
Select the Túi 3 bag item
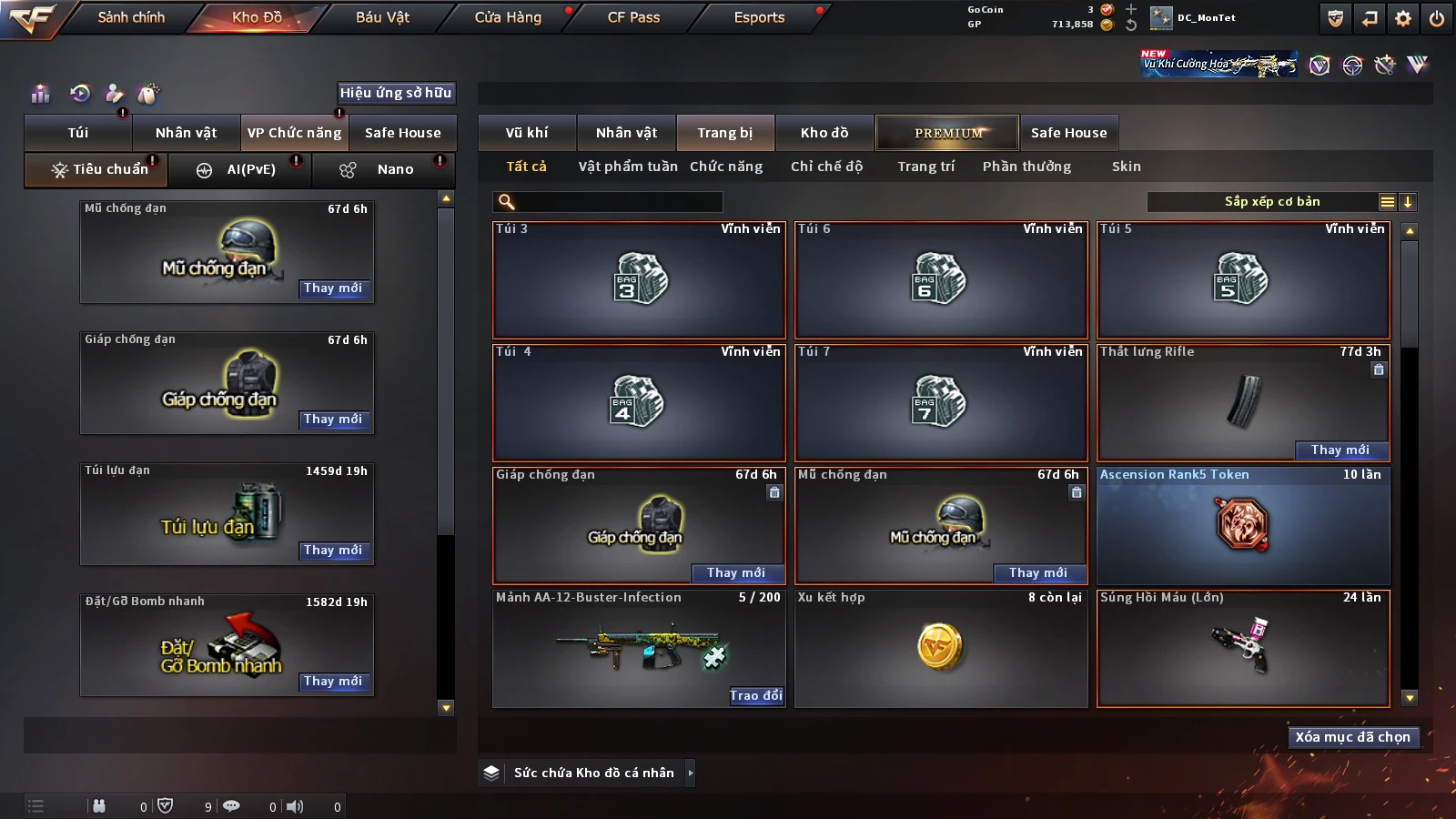639,280
